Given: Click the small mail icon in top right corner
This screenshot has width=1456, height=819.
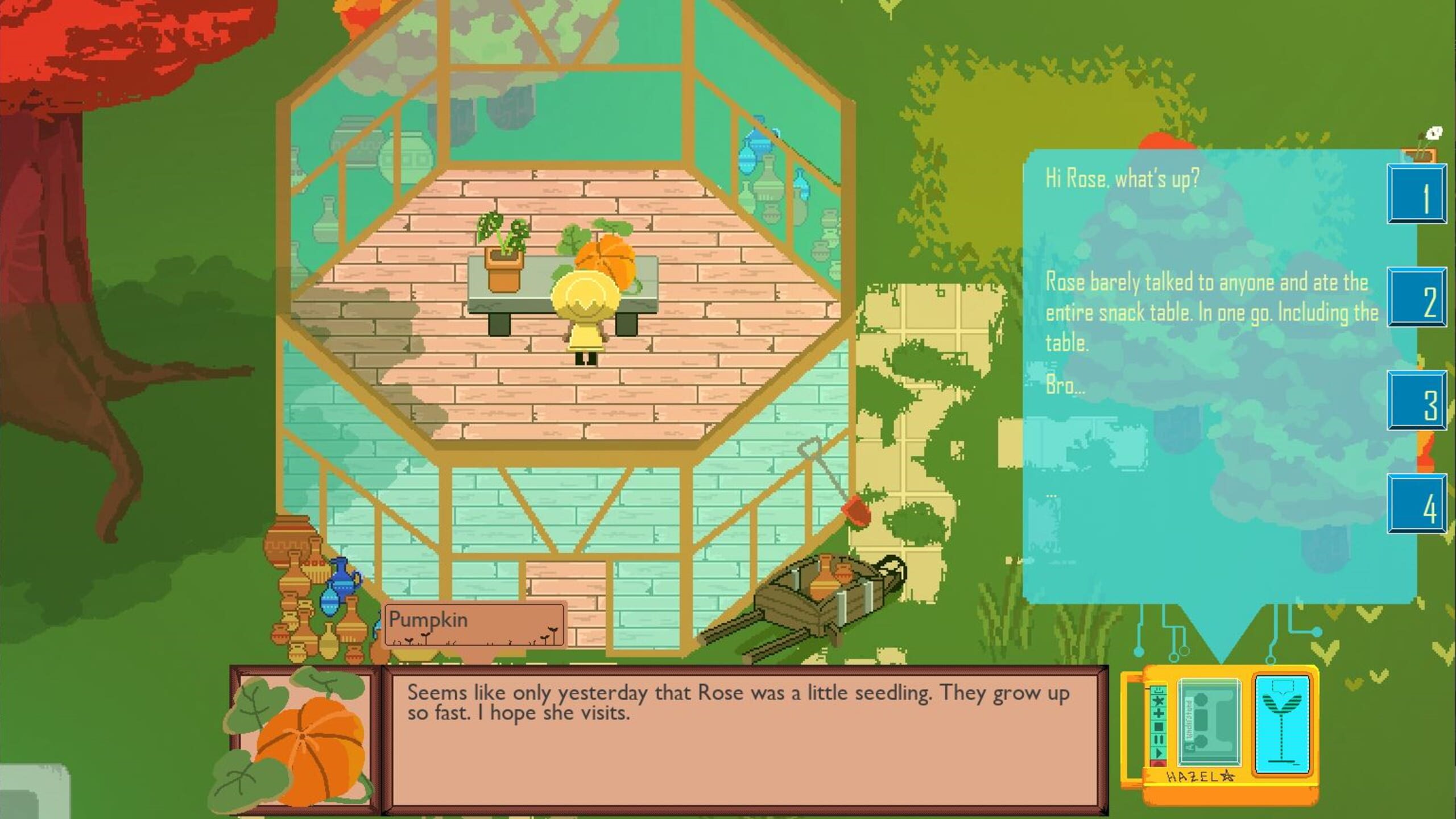Looking at the screenshot, I should tap(1434, 133).
